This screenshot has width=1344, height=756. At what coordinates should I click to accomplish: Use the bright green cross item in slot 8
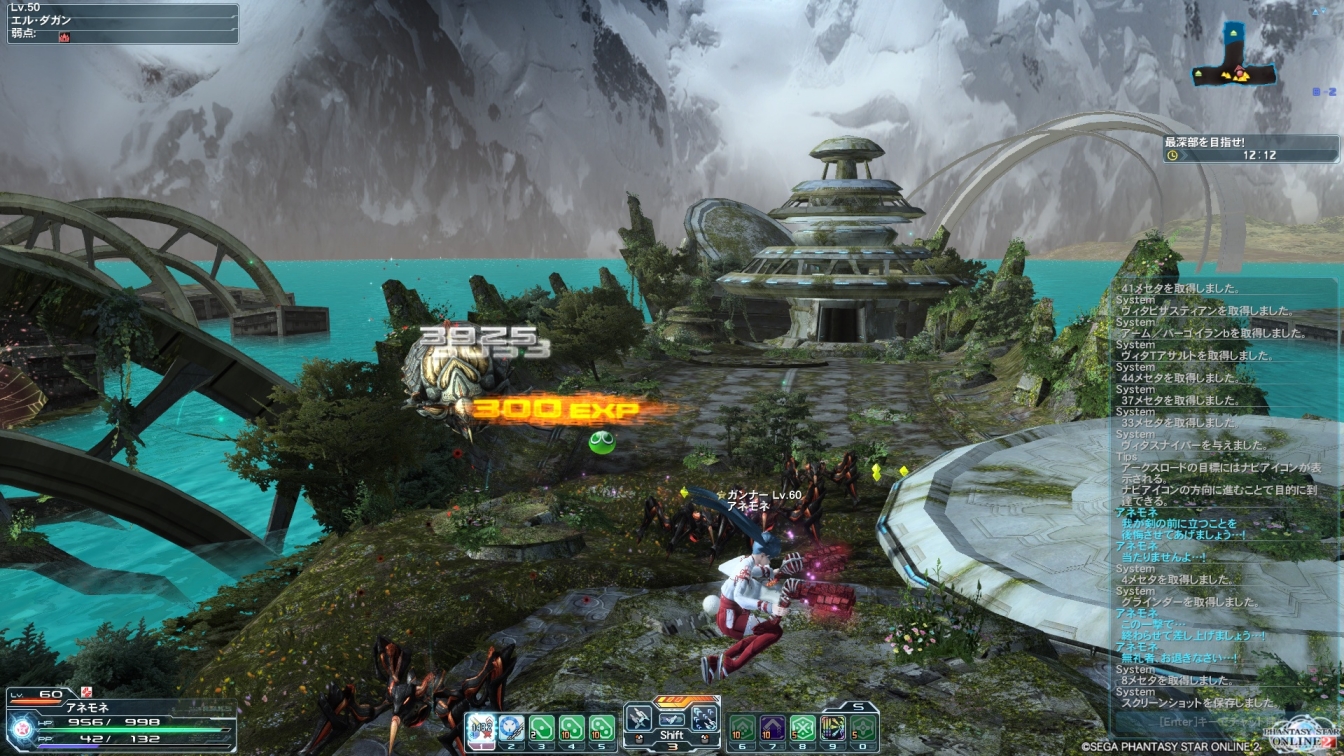(802, 728)
